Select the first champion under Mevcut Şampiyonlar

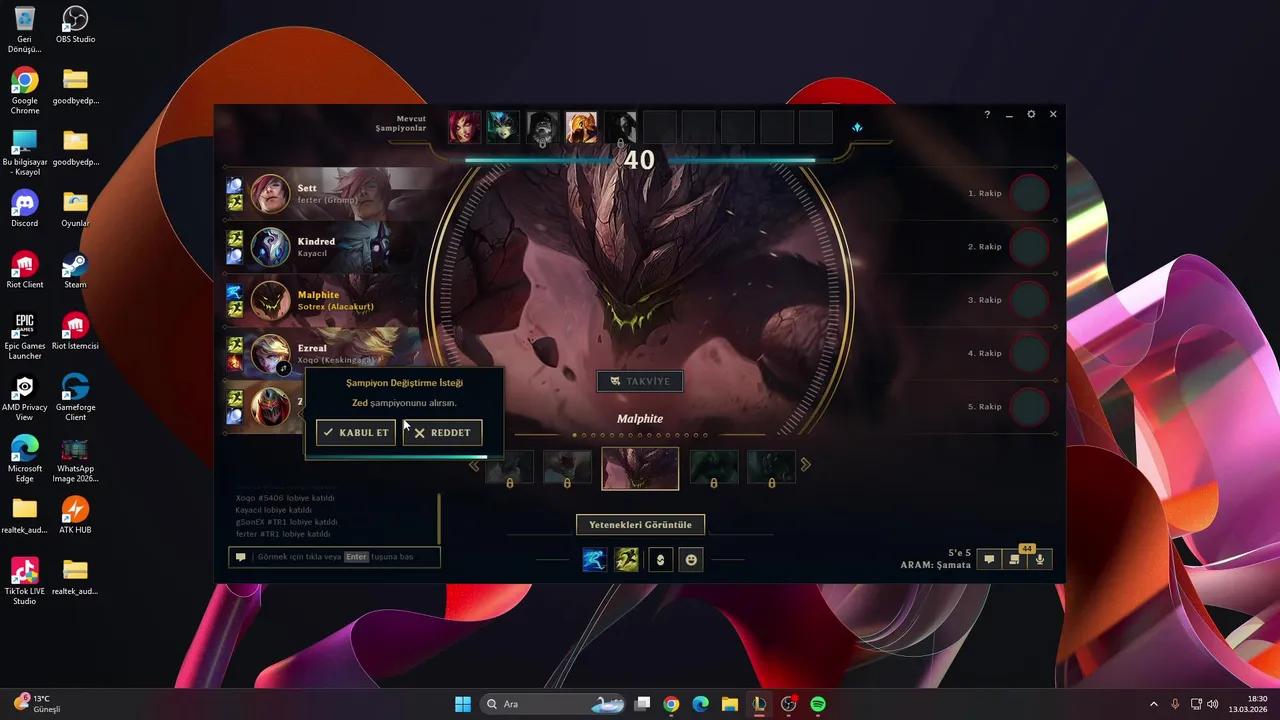[x=462, y=126]
